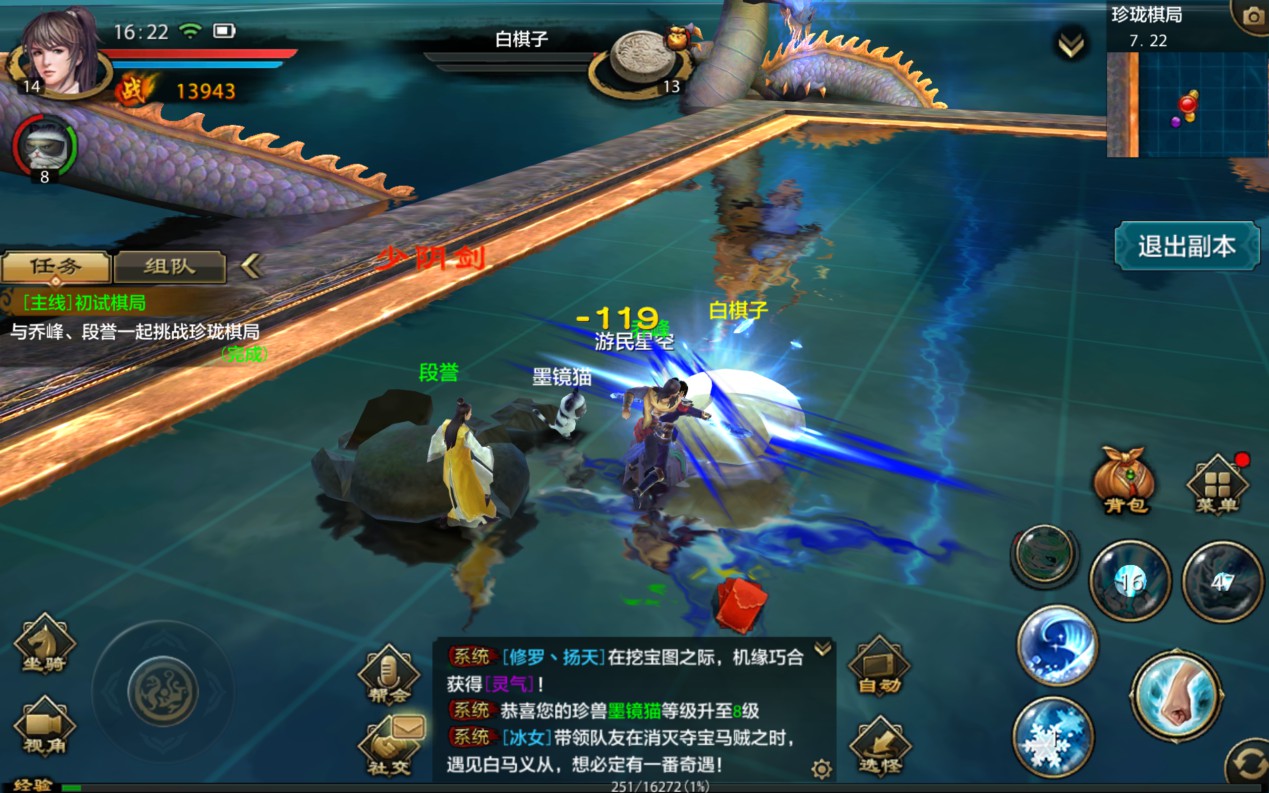Open the 社交 social panel

tap(387, 750)
